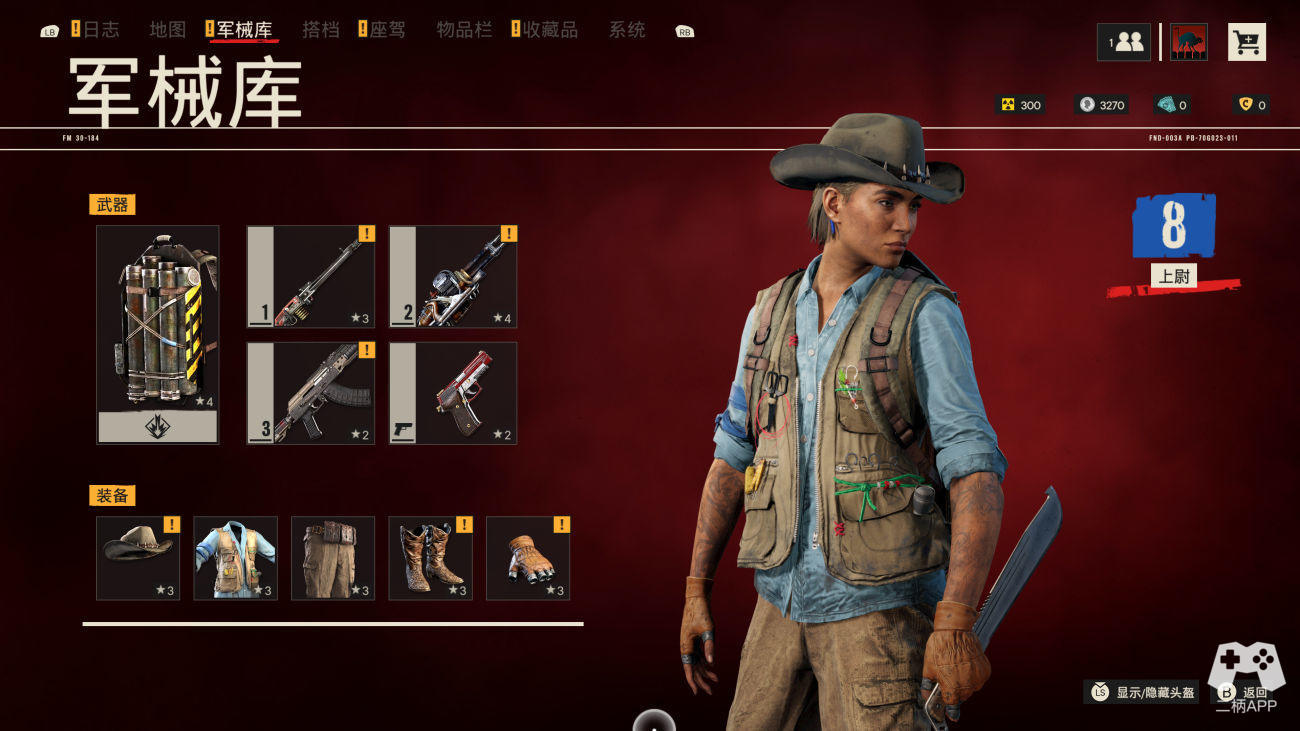
Task: Select the vest chest gear slot
Action: [x=235, y=558]
